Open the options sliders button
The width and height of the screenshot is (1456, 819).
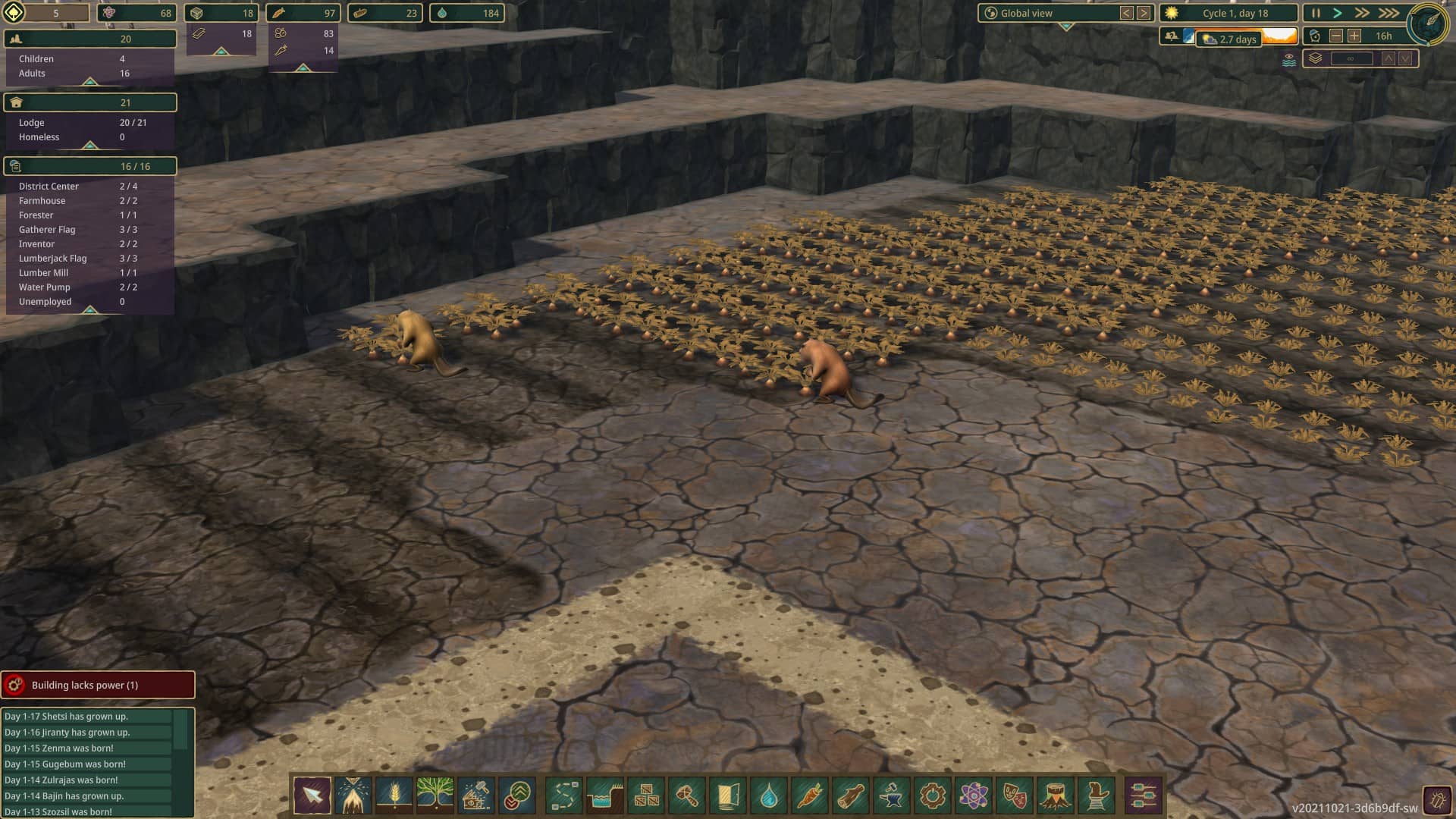1143,795
